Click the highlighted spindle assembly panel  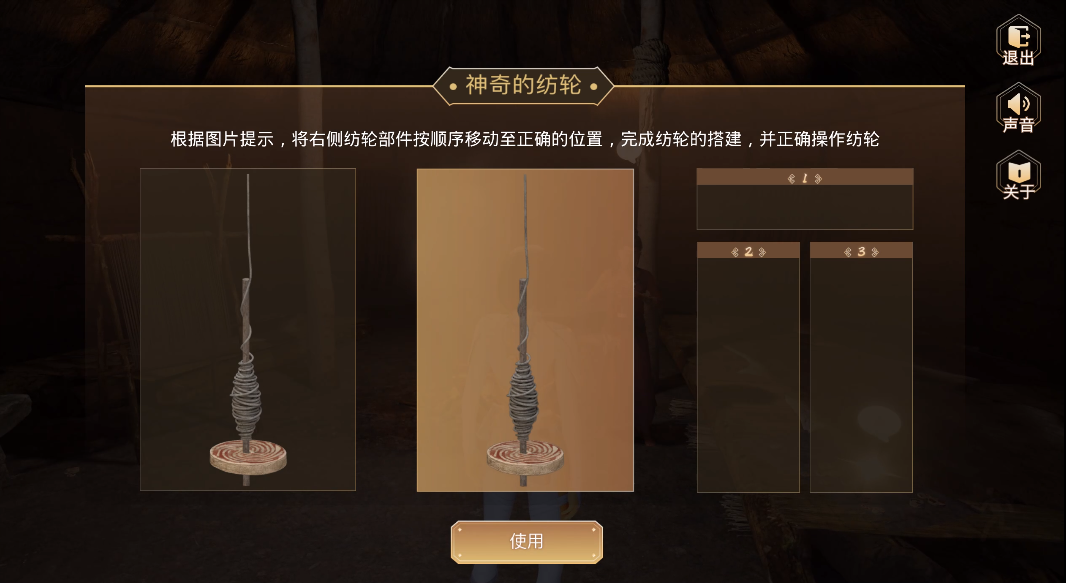(525, 330)
